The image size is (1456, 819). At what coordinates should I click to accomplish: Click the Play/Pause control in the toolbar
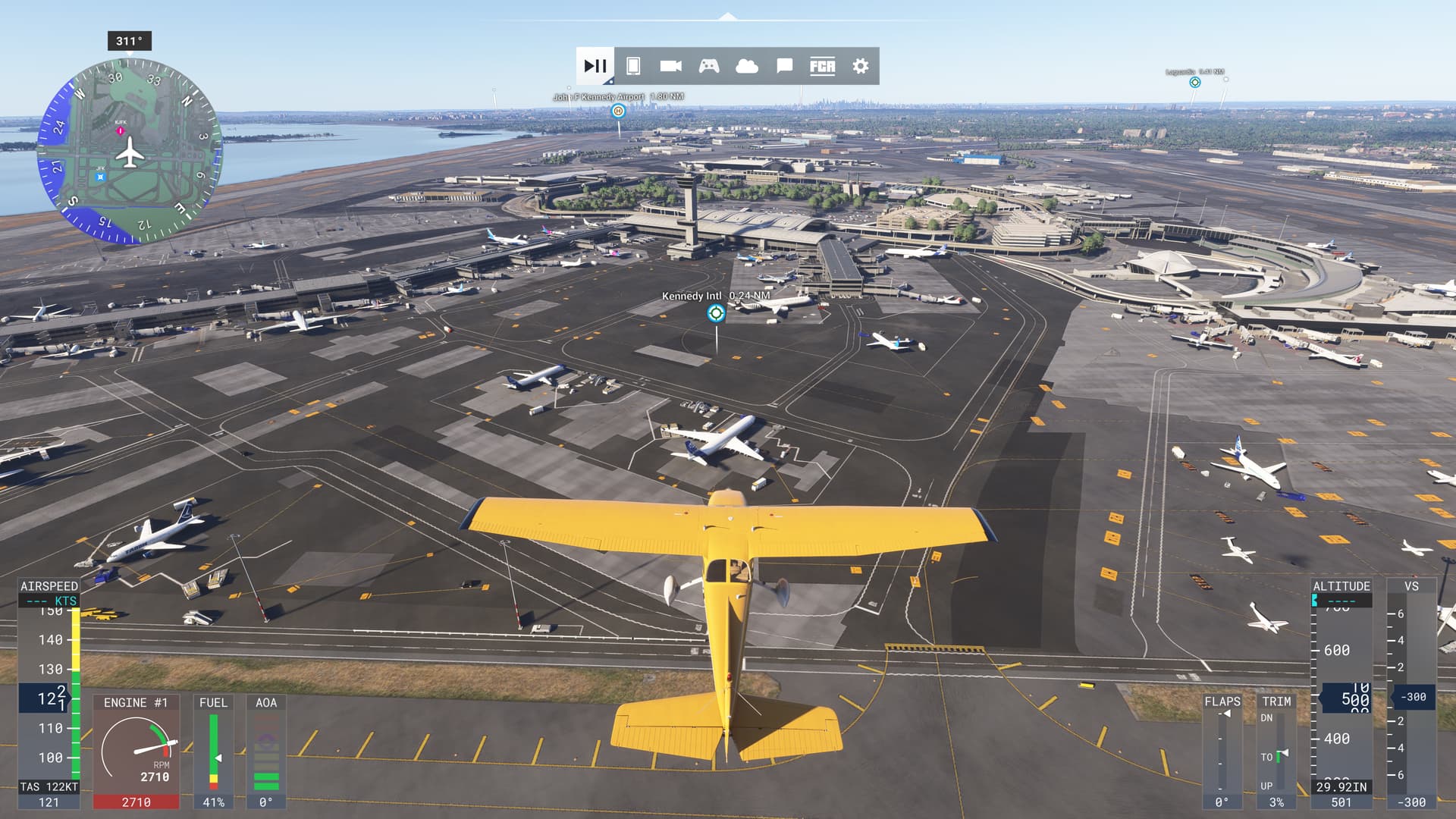[x=595, y=66]
